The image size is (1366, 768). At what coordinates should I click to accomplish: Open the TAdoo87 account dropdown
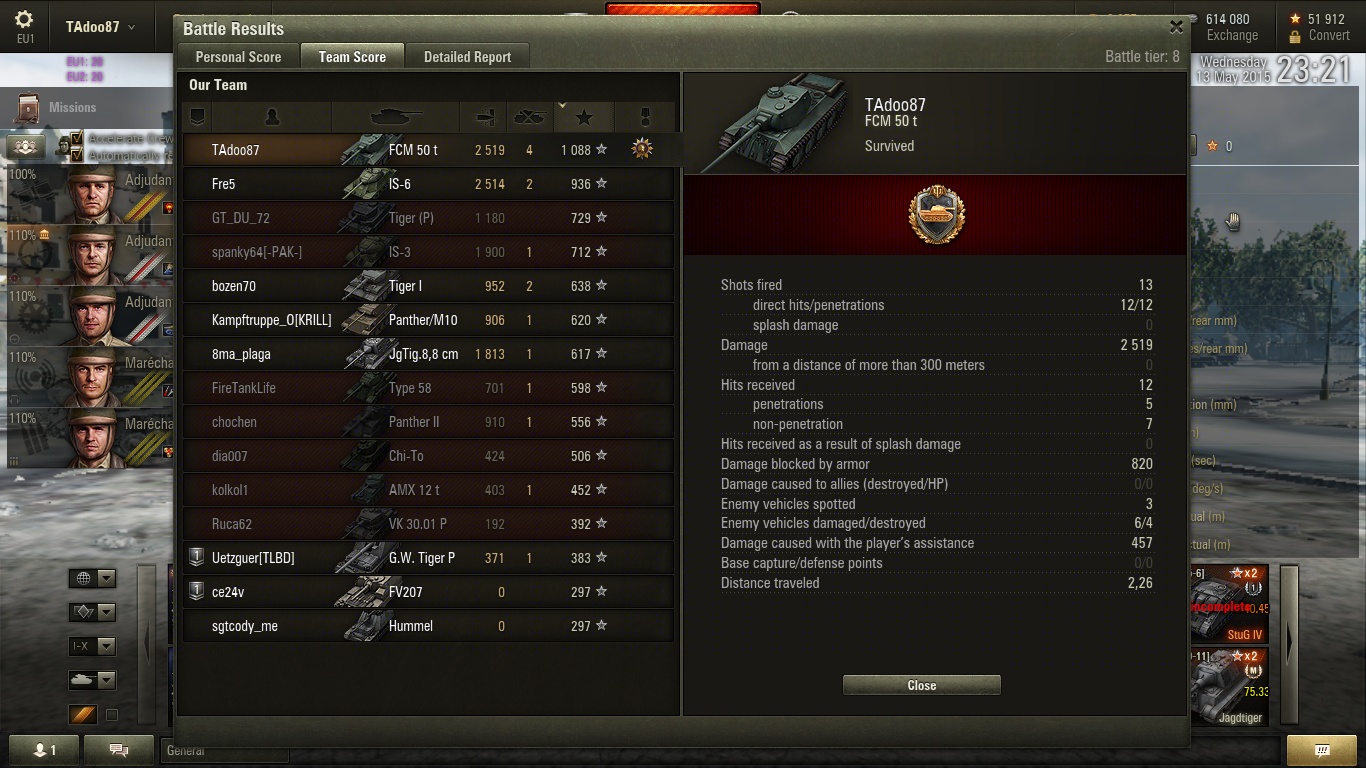(x=100, y=27)
